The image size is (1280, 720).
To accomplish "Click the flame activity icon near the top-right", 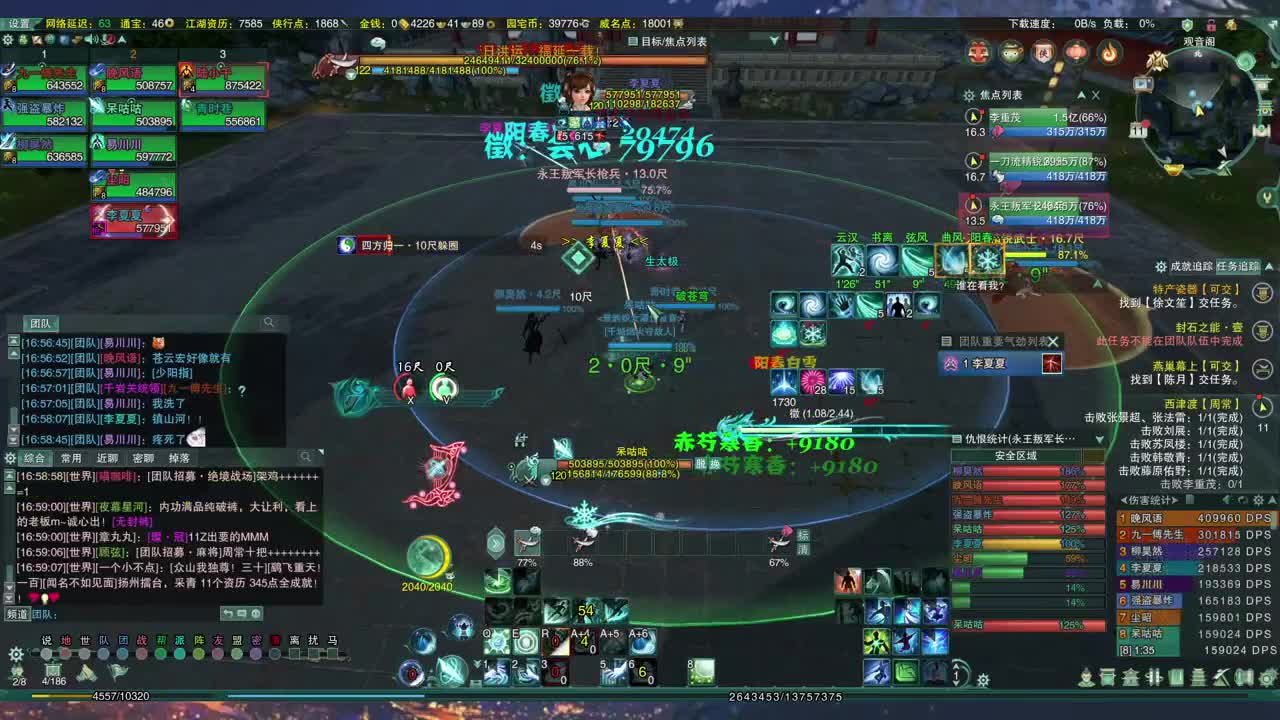I will click(1110, 50).
